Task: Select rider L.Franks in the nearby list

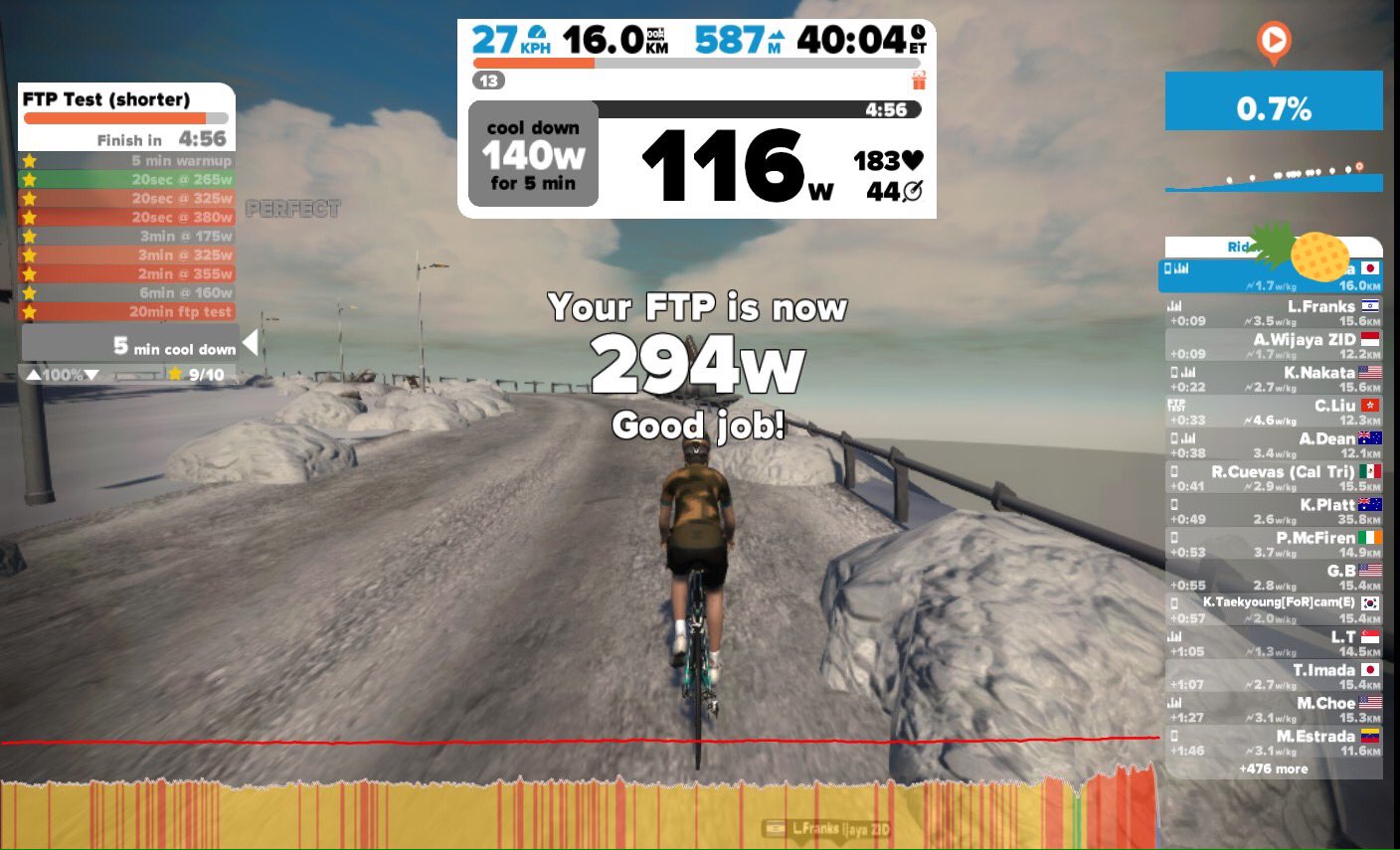Action: click(x=1273, y=313)
